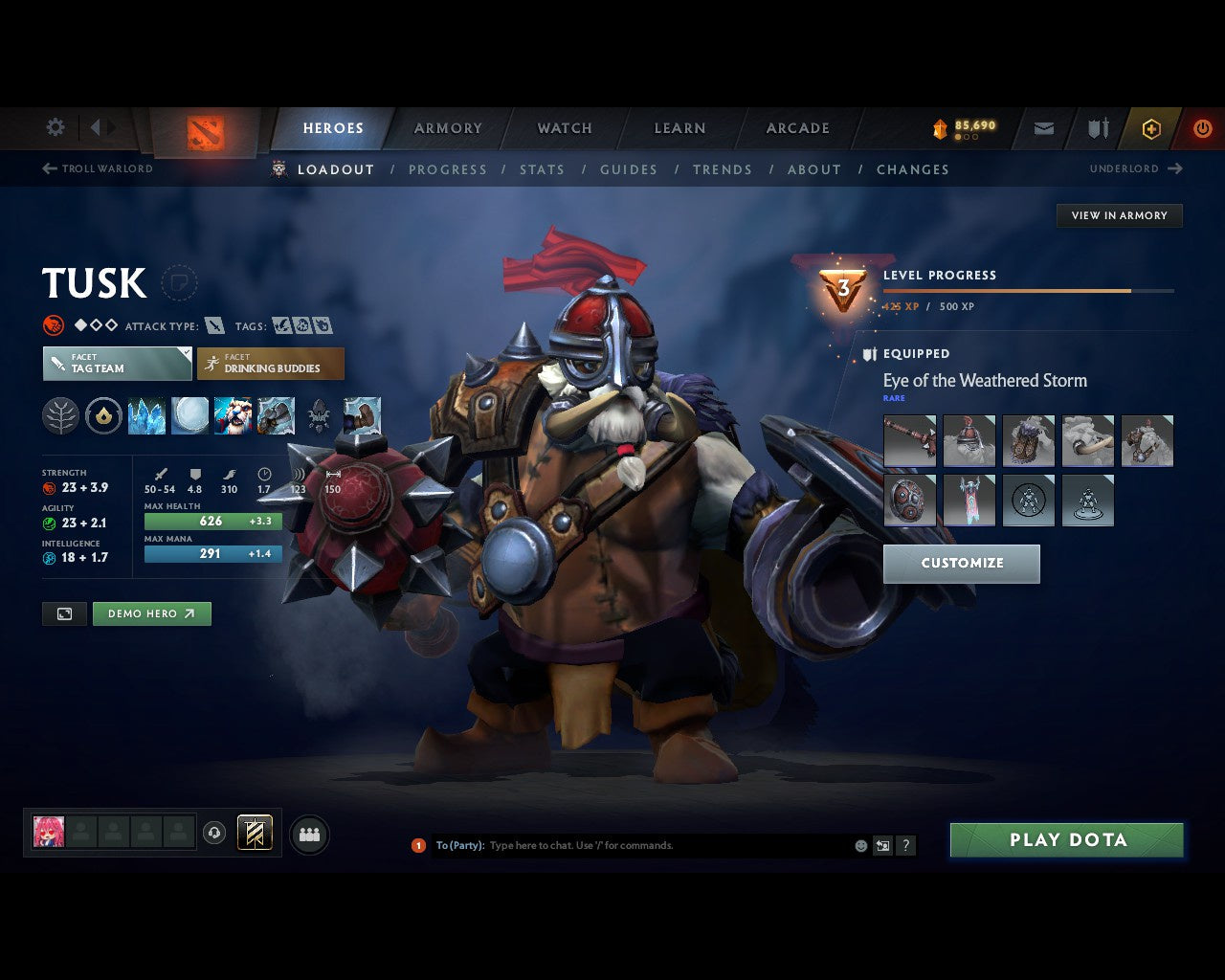Click the Customize equipped items button
This screenshot has height=980, width=1225.
tap(962, 564)
